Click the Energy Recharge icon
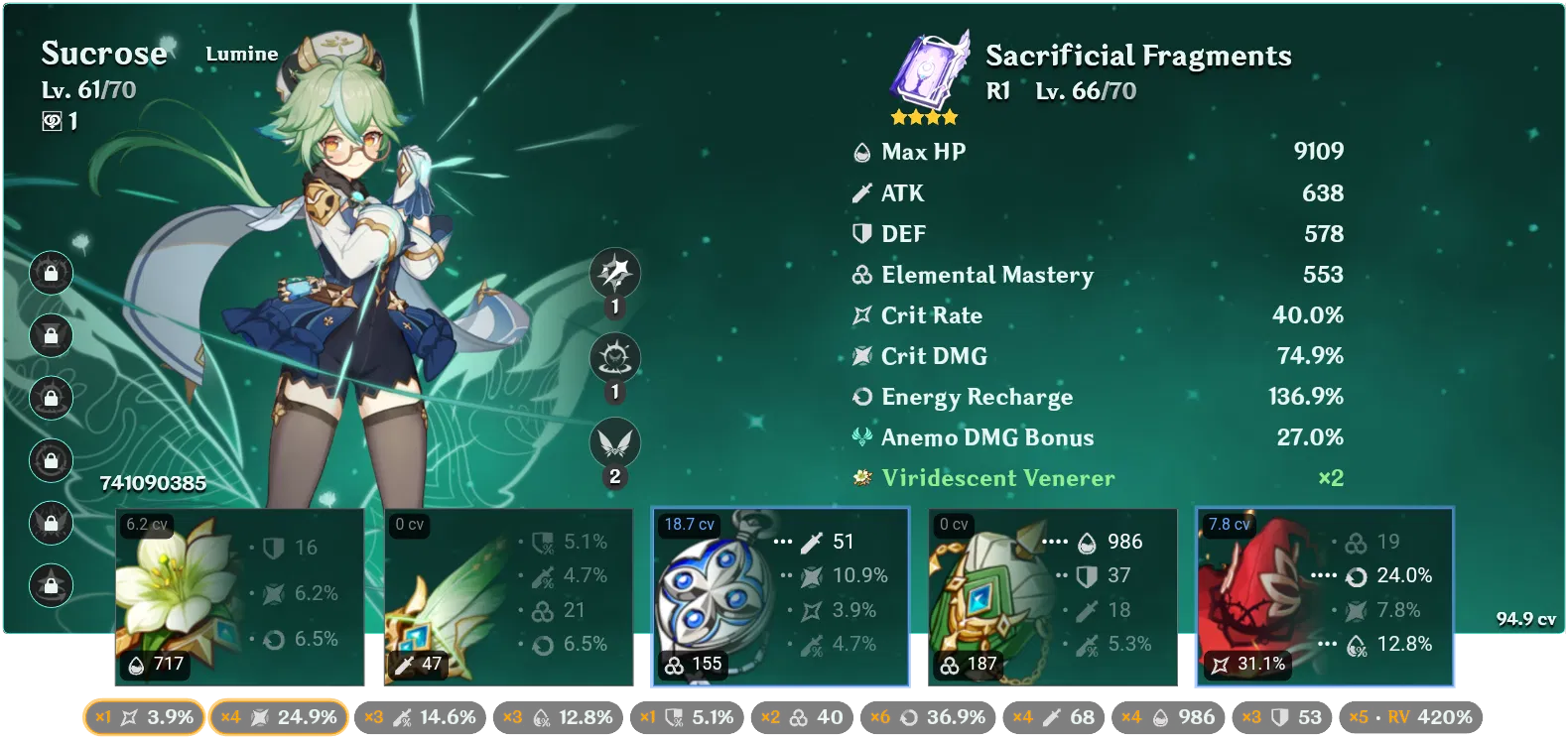The height and width of the screenshot is (741, 1568). click(860, 397)
